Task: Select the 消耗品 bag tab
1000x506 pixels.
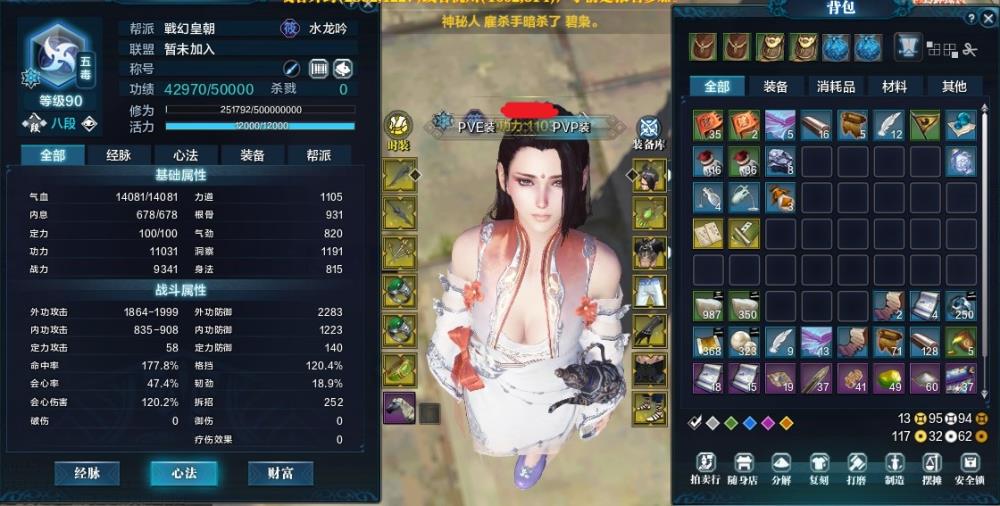Action: pos(835,87)
